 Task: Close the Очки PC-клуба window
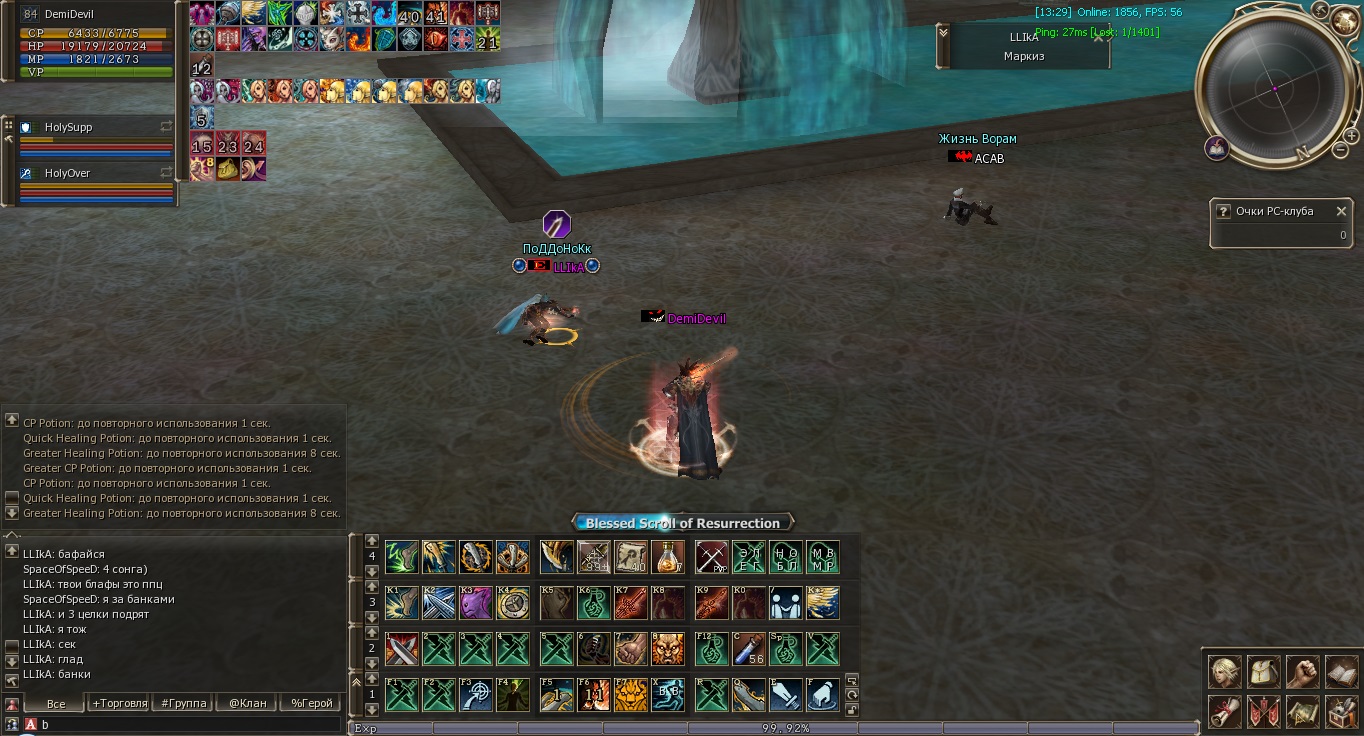(x=1339, y=211)
